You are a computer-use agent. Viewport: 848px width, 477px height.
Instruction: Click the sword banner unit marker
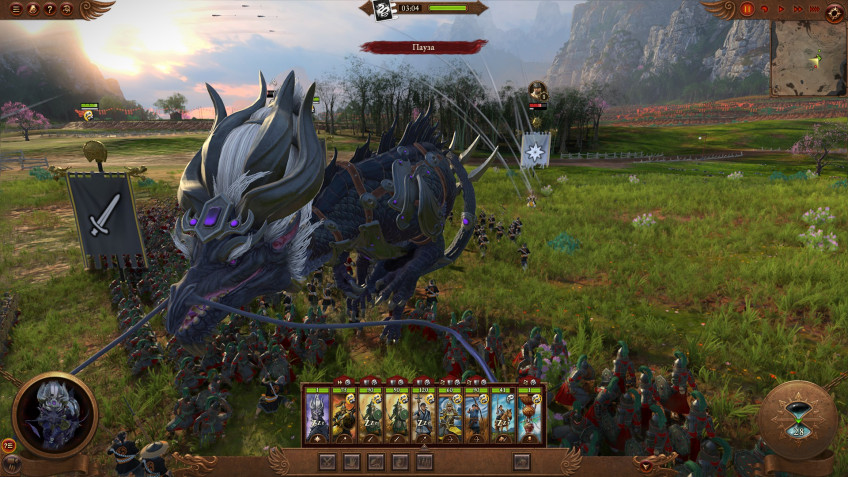[x=105, y=217]
